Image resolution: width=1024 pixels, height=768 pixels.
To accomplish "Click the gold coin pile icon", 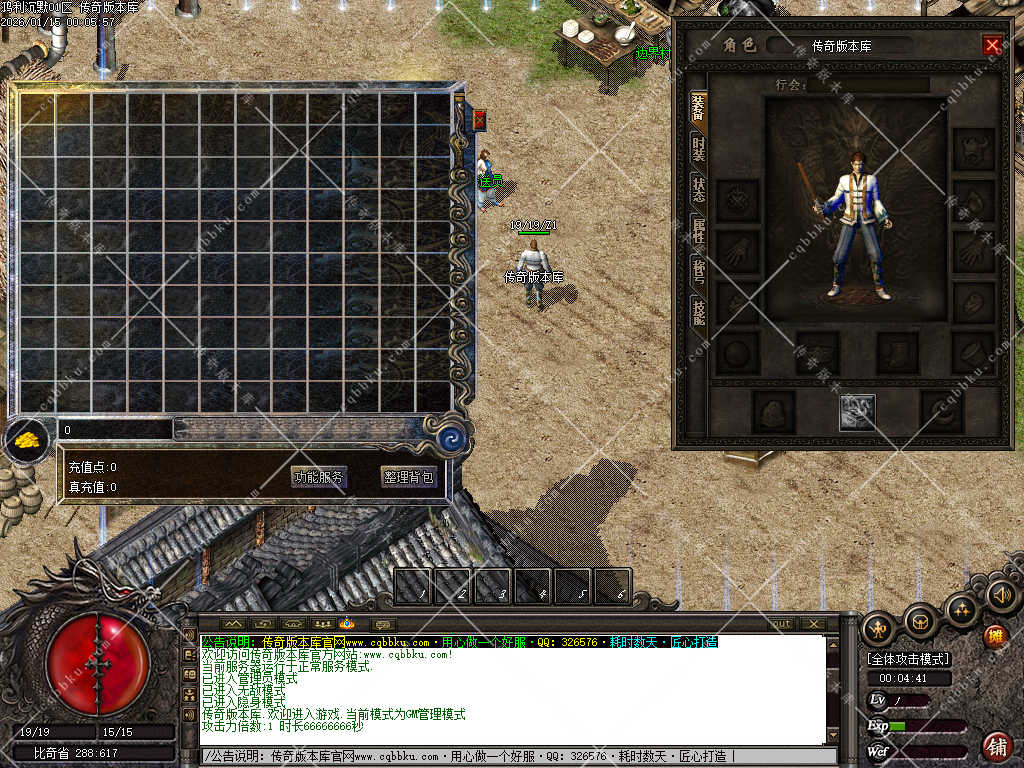I will [x=26, y=439].
